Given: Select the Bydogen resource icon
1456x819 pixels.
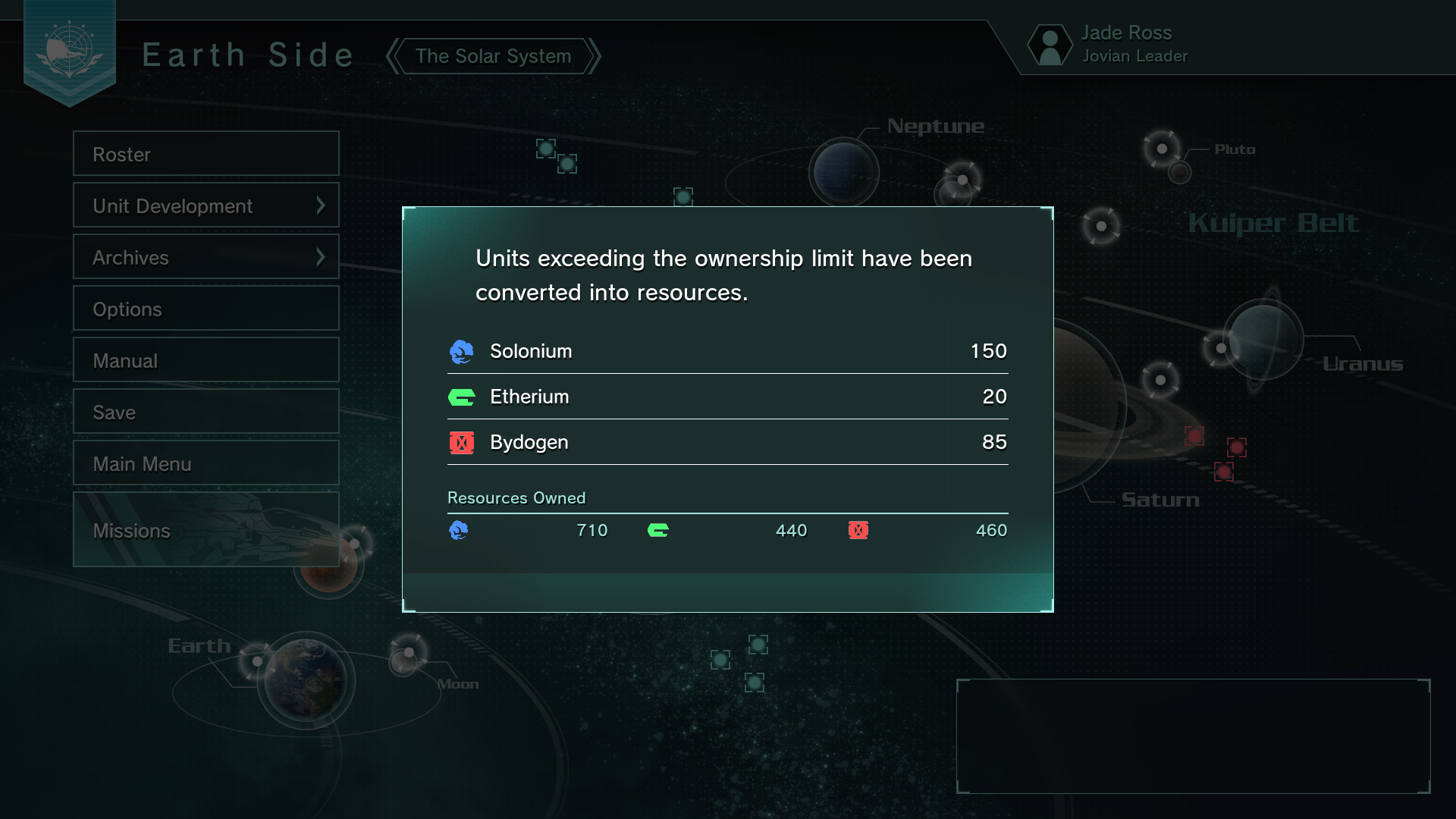Looking at the screenshot, I should pyautogui.click(x=462, y=442).
